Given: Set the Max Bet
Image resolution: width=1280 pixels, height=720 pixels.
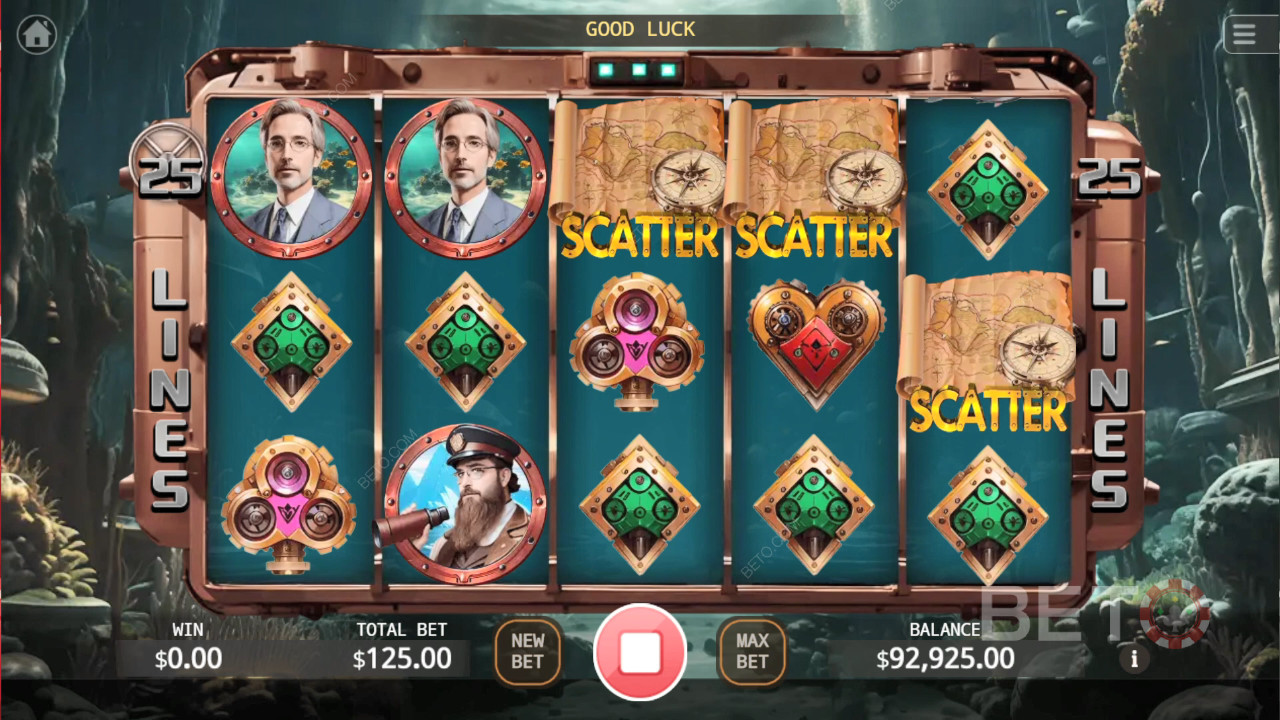Looking at the screenshot, I should pos(752,651).
